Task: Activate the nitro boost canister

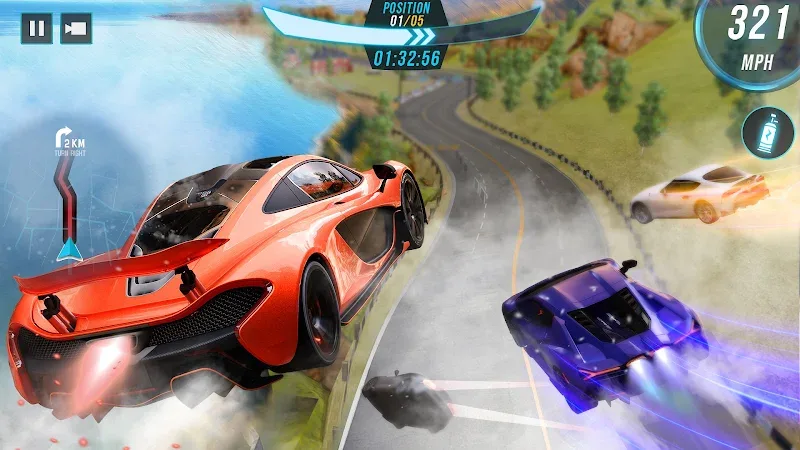Action: pyautogui.click(x=767, y=132)
